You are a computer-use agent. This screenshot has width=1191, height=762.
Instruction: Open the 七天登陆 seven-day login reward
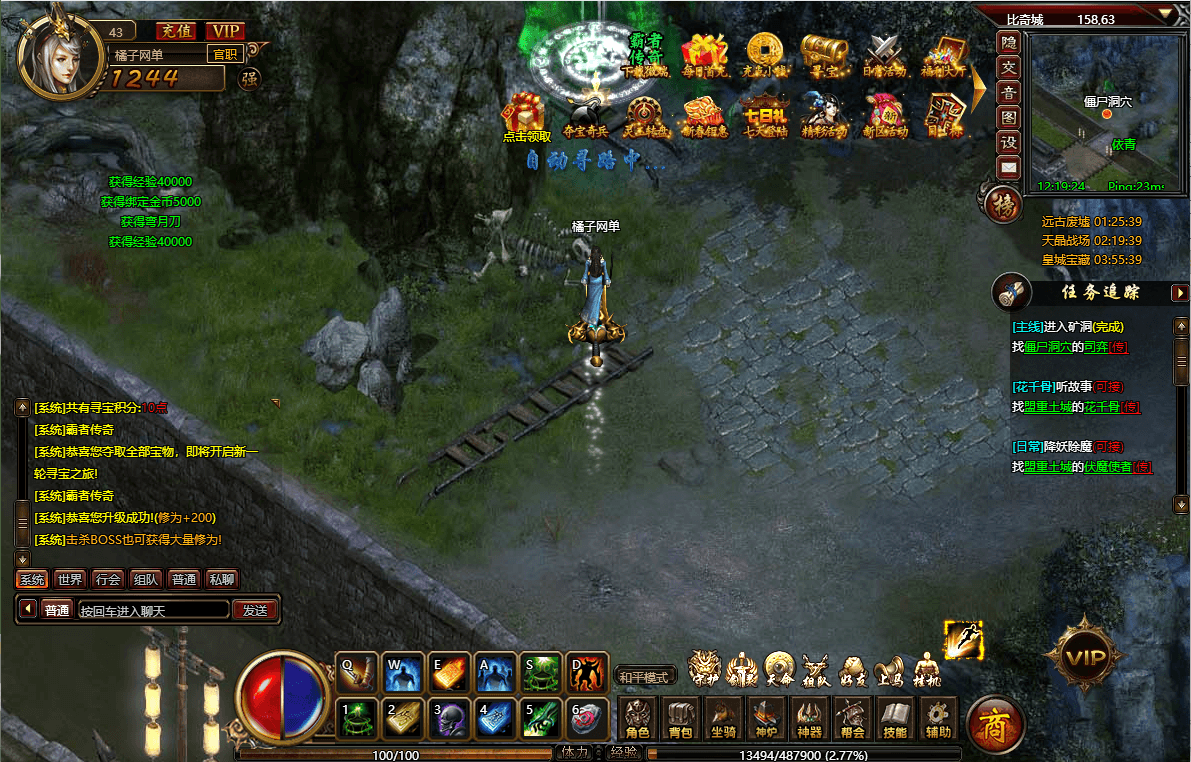click(766, 114)
